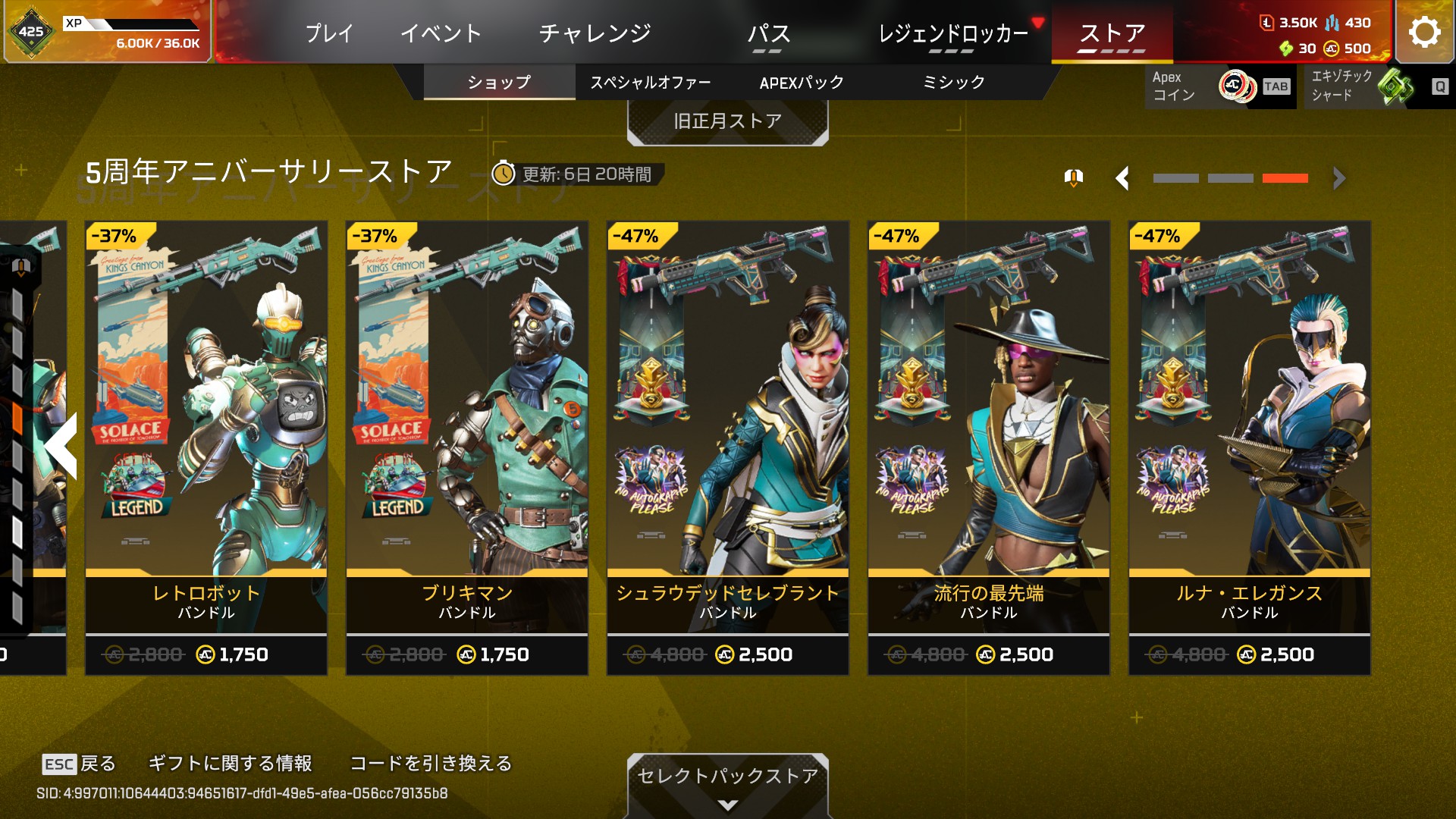
Task: Select the ルナ・エレガンス bundle card
Action: (x=1250, y=447)
